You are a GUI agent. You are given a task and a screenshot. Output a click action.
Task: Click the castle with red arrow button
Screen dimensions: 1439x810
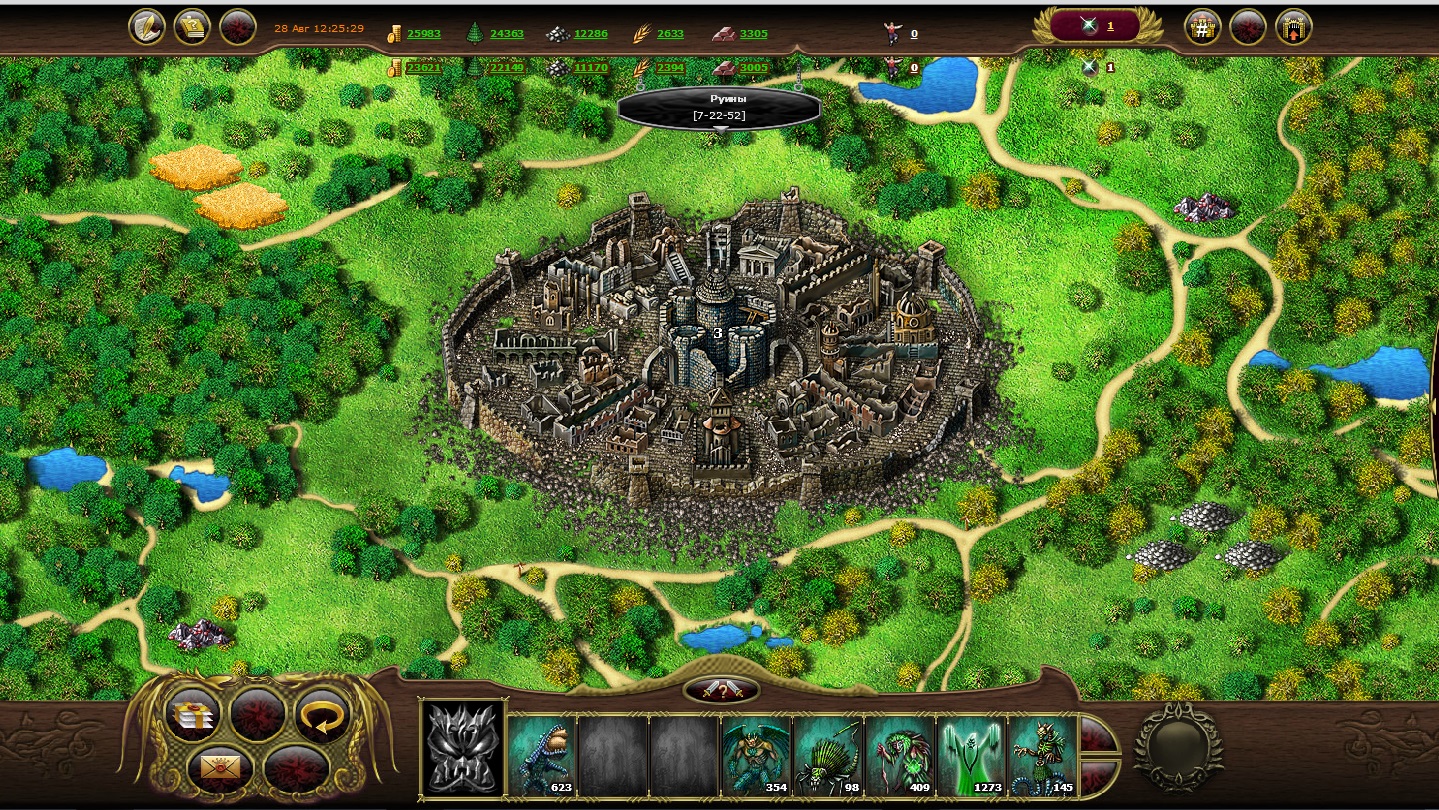(1293, 27)
